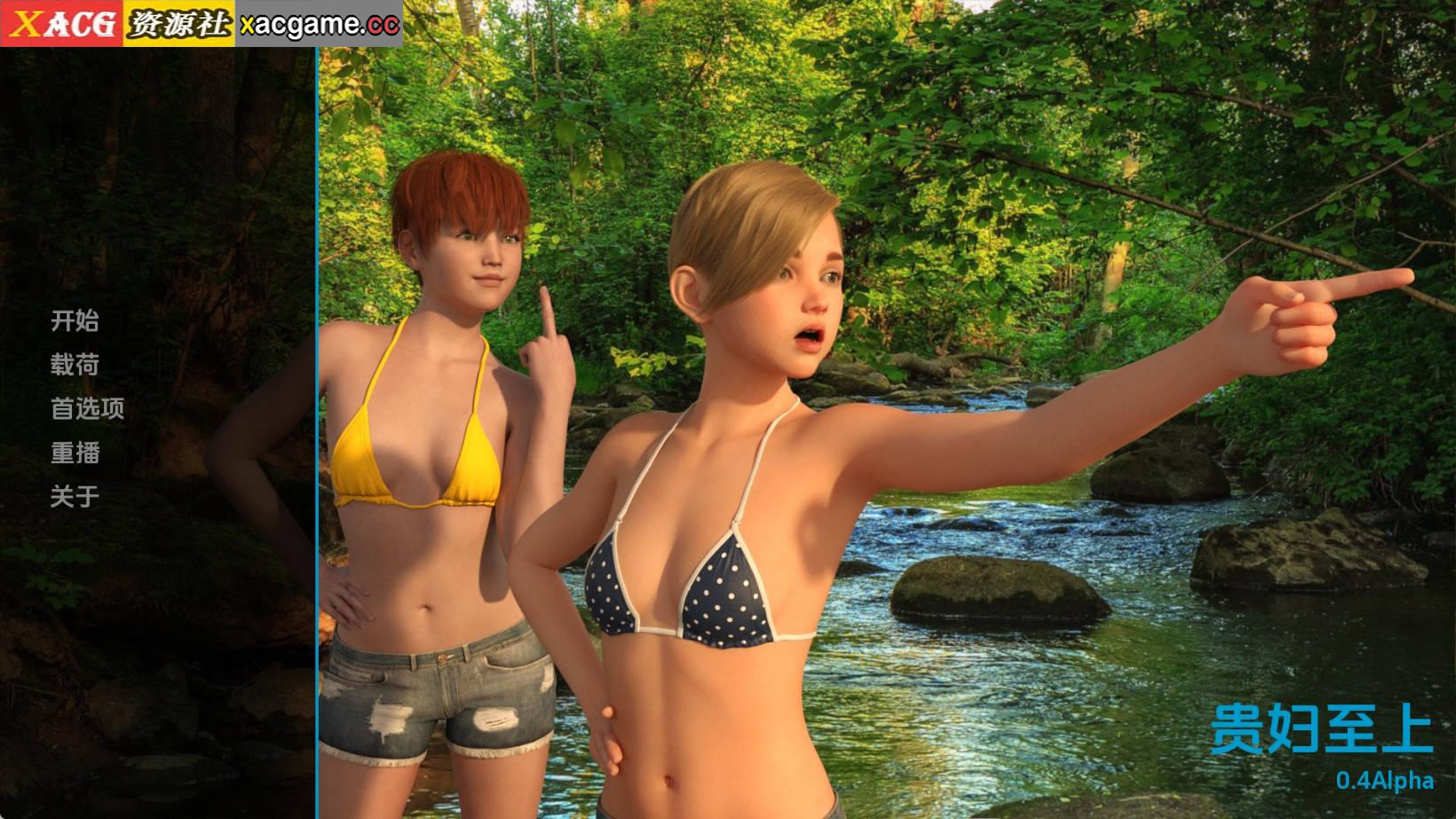1456x819 pixels.
Task: Start the game with 开始
Action: (x=75, y=320)
